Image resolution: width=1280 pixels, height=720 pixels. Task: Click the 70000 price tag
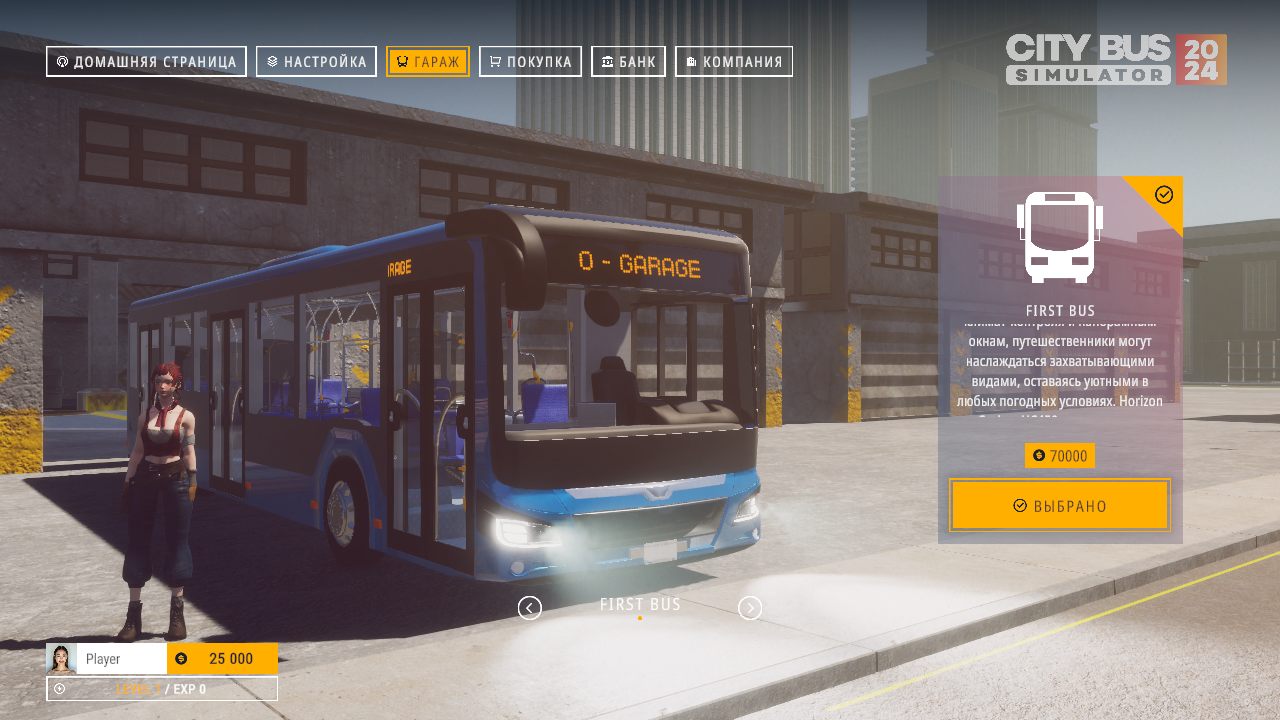pos(1062,456)
